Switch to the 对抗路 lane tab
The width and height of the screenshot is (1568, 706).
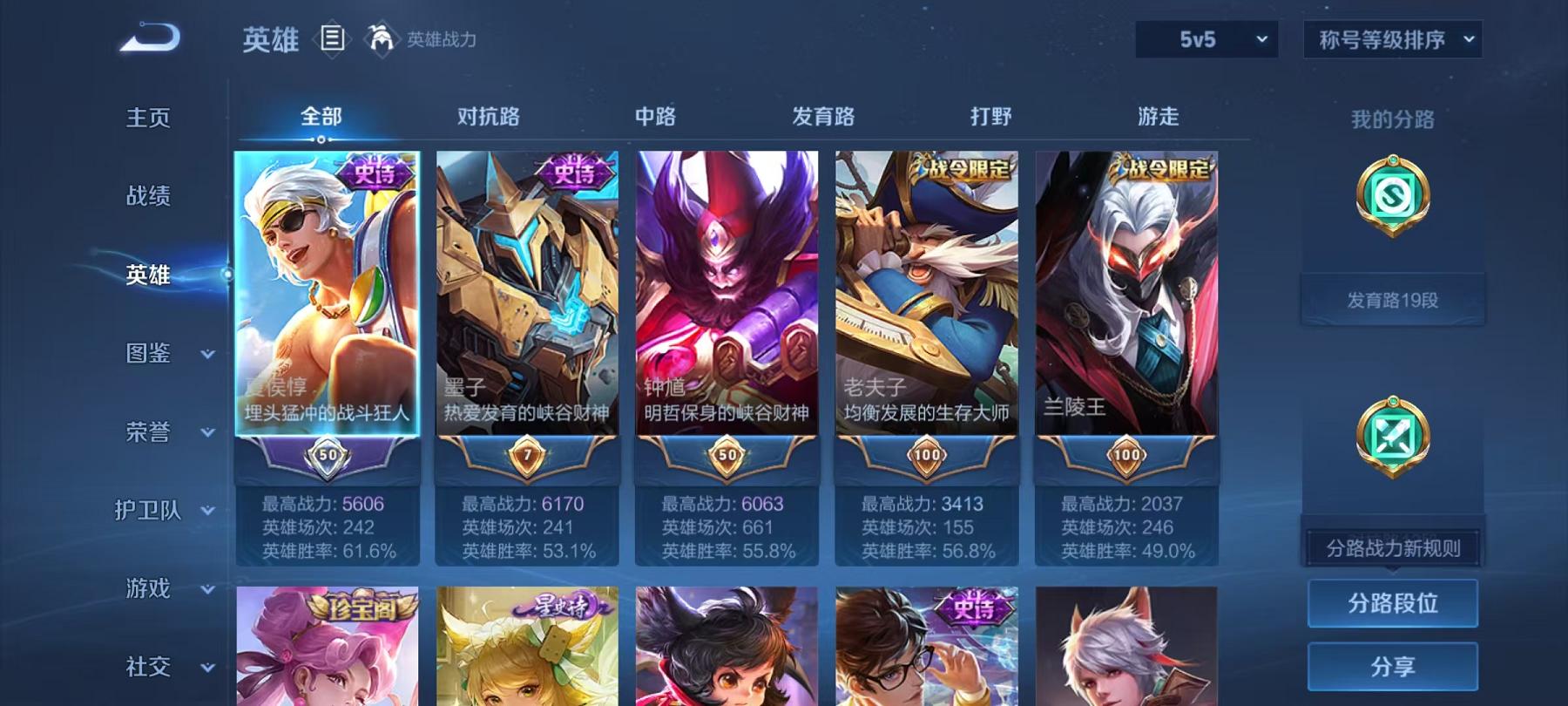(x=486, y=116)
